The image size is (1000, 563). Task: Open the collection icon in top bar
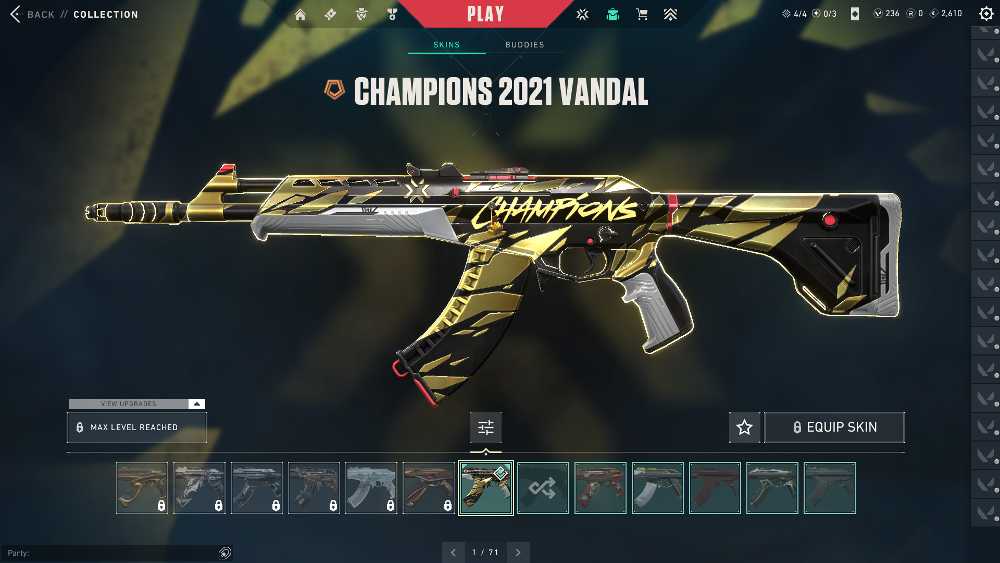click(x=612, y=15)
